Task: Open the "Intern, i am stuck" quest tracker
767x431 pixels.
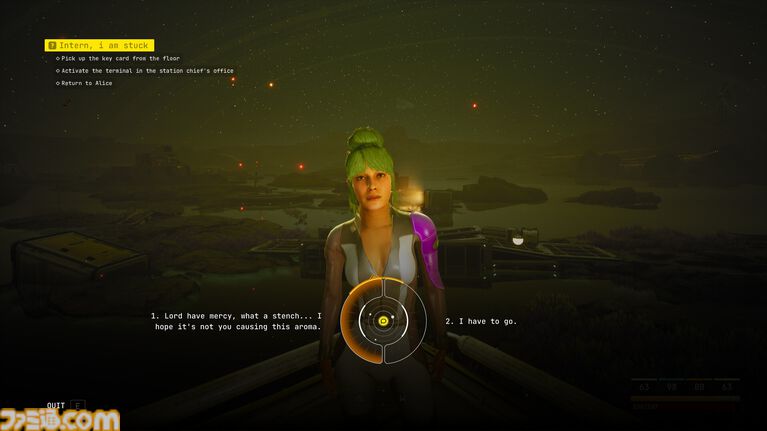Action: pos(98,45)
